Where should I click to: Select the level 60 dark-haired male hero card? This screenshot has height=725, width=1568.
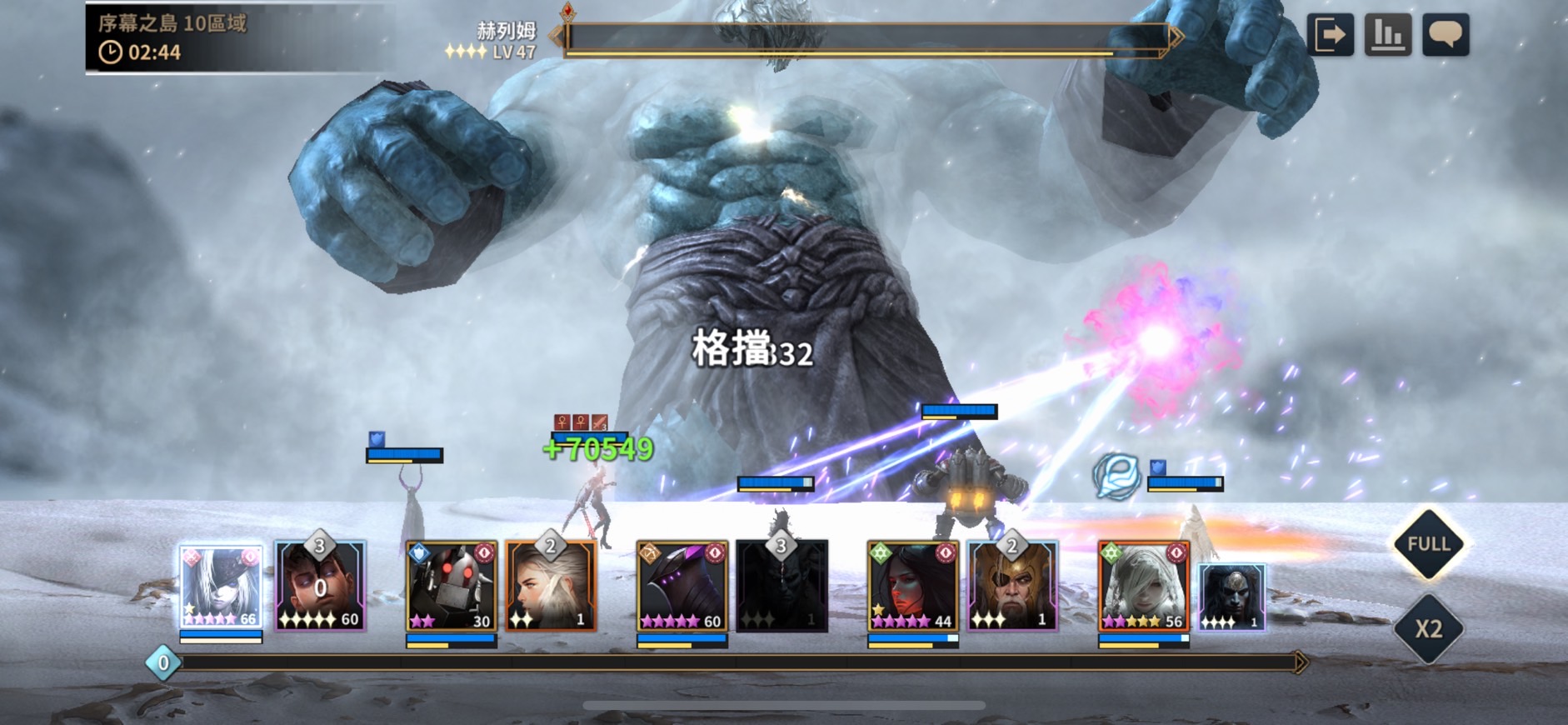pyautogui.click(x=321, y=587)
